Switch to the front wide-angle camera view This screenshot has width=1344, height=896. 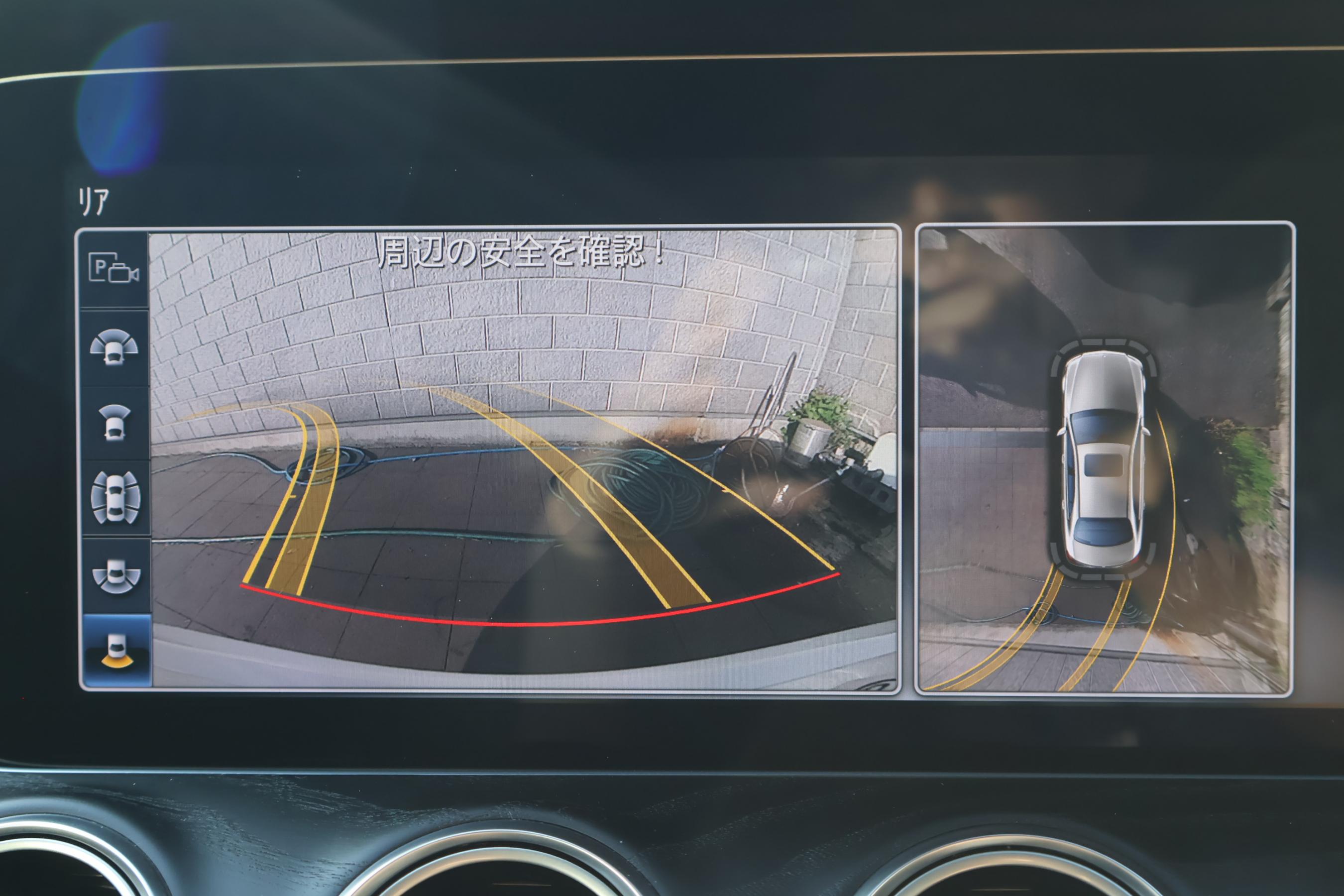(113, 347)
